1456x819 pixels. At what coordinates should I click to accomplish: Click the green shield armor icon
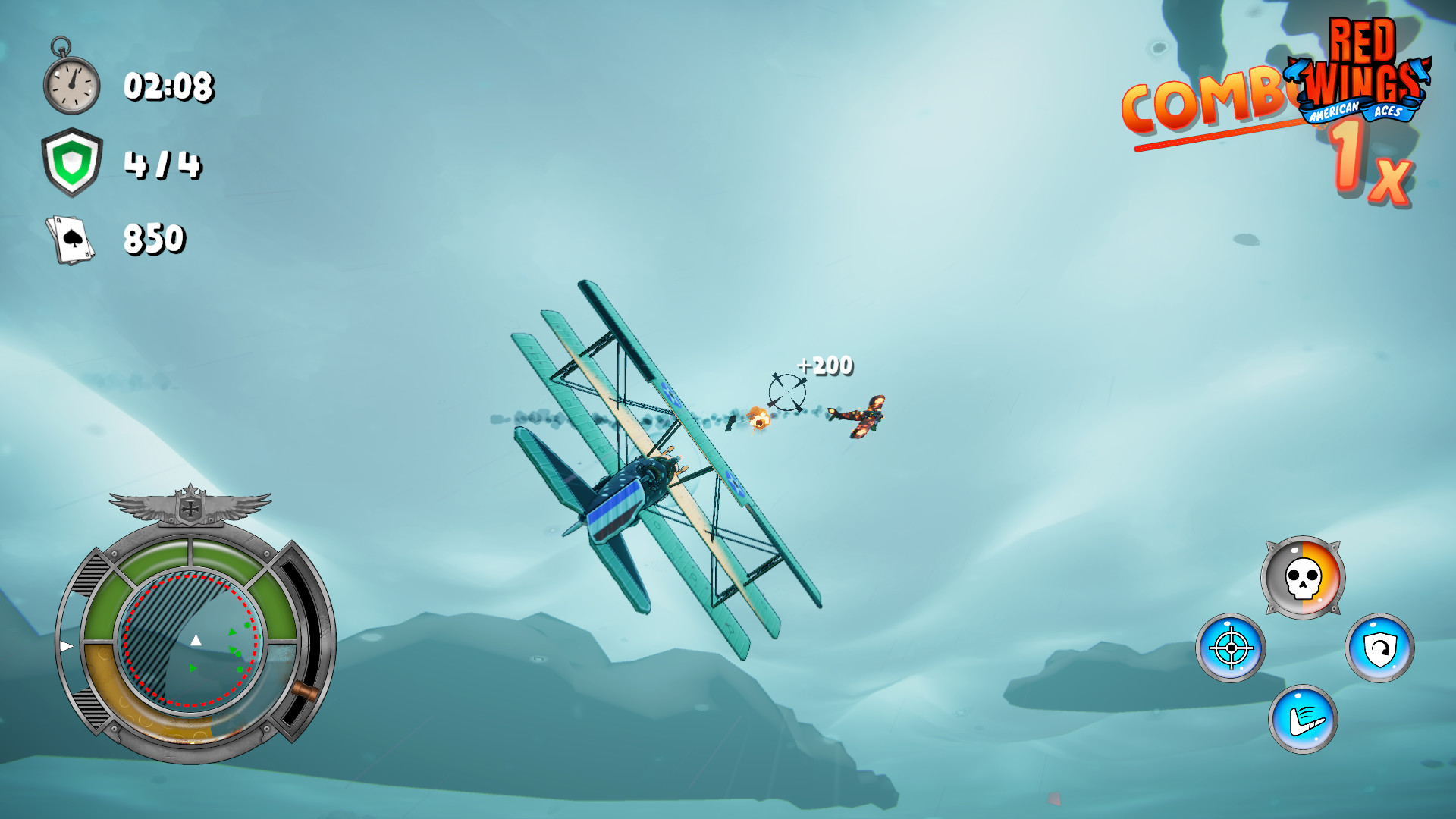click(x=71, y=162)
